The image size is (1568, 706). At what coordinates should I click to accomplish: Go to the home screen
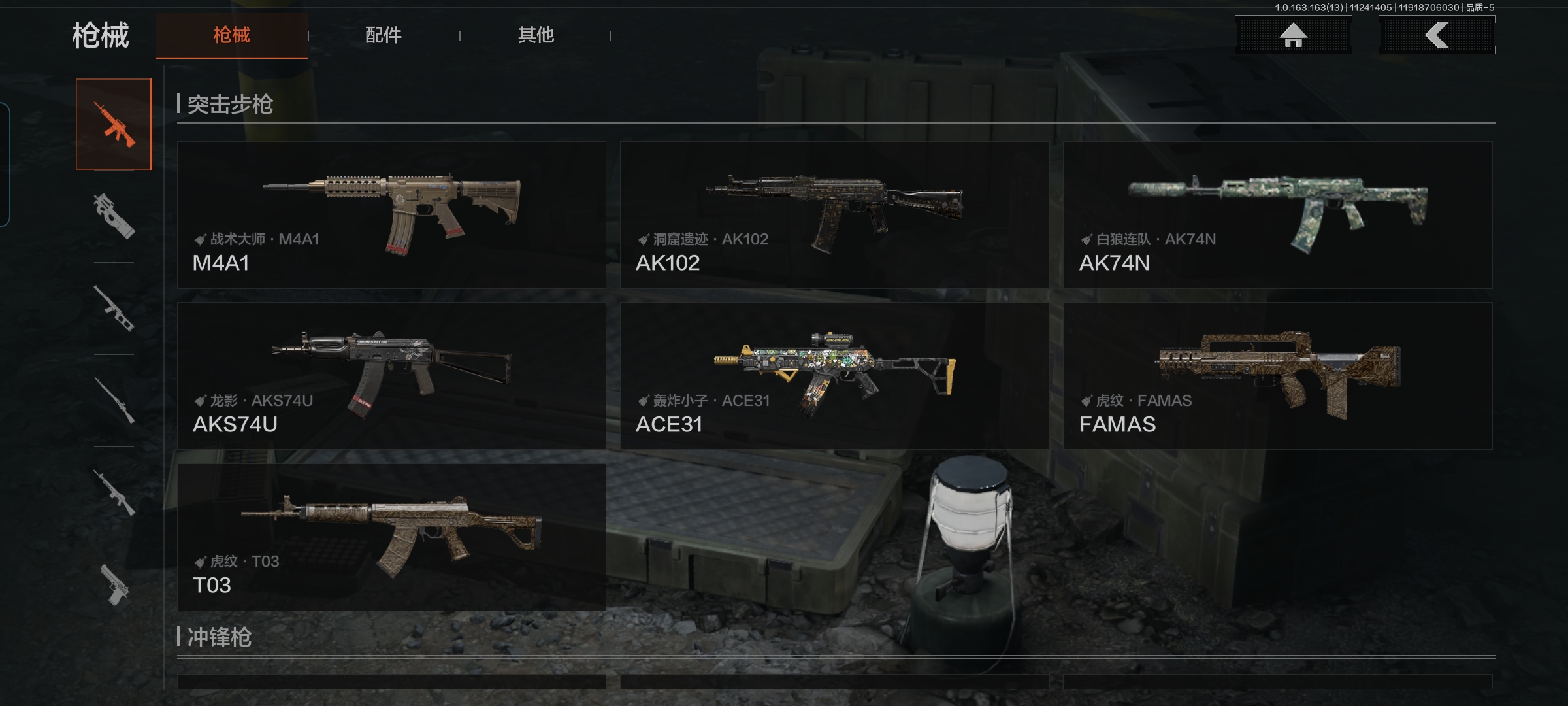pyautogui.click(x=1293, y=35)
